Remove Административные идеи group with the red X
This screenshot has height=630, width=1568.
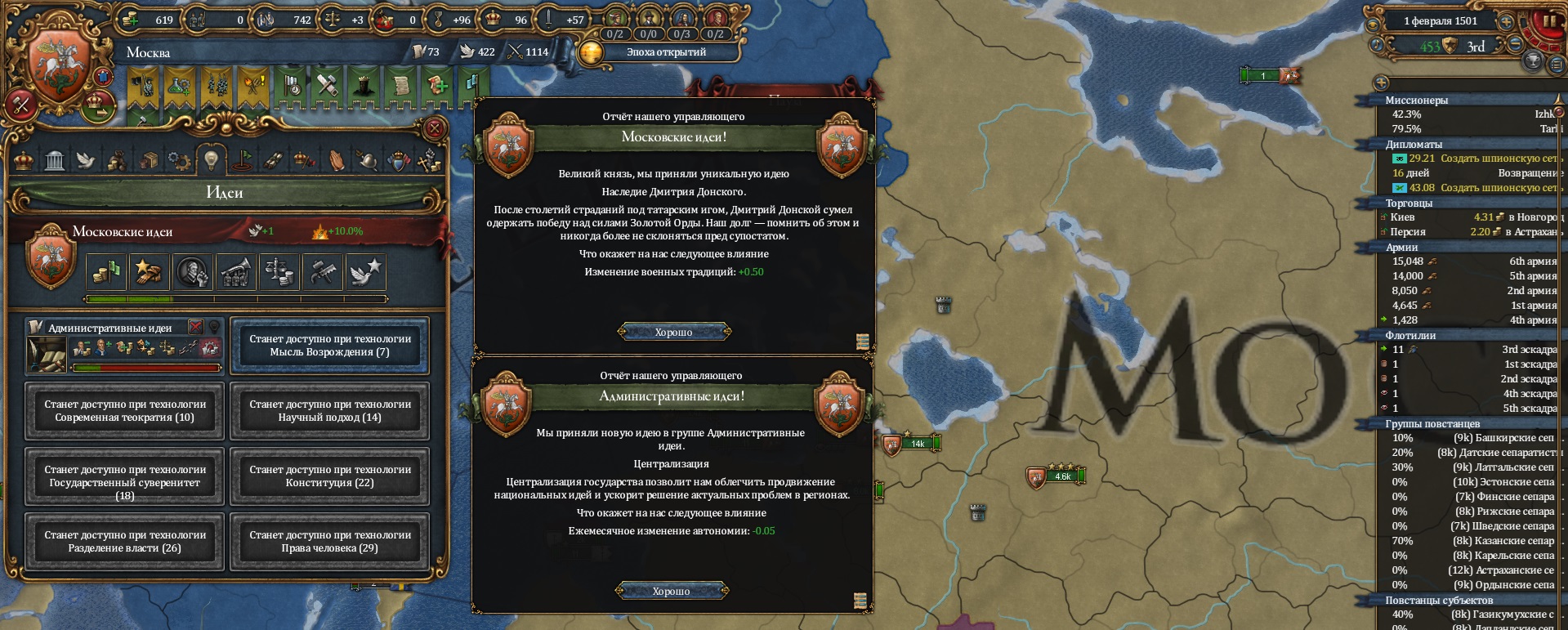coord(194,327)
